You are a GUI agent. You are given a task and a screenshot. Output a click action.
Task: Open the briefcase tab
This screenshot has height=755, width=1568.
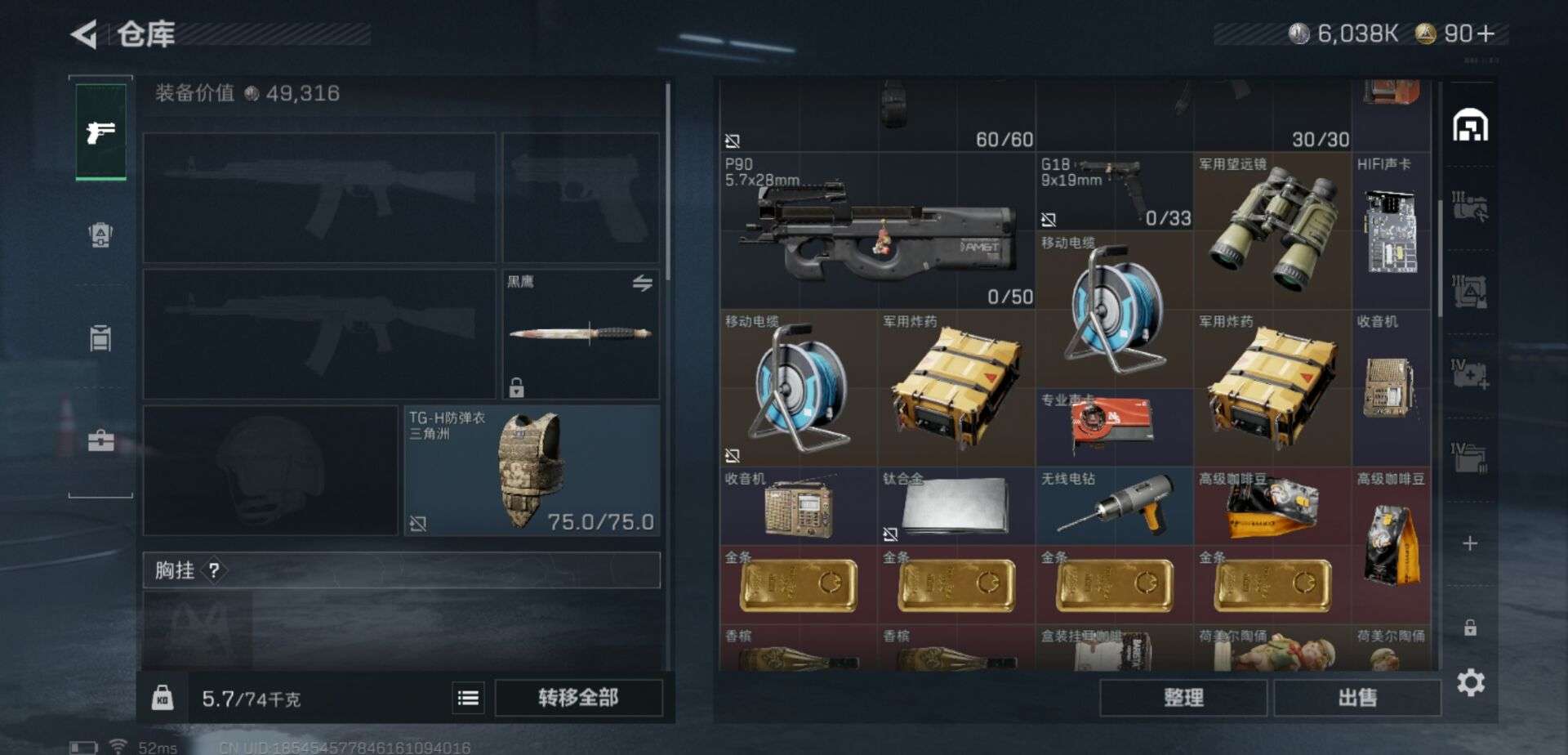(x=100, y=441)
